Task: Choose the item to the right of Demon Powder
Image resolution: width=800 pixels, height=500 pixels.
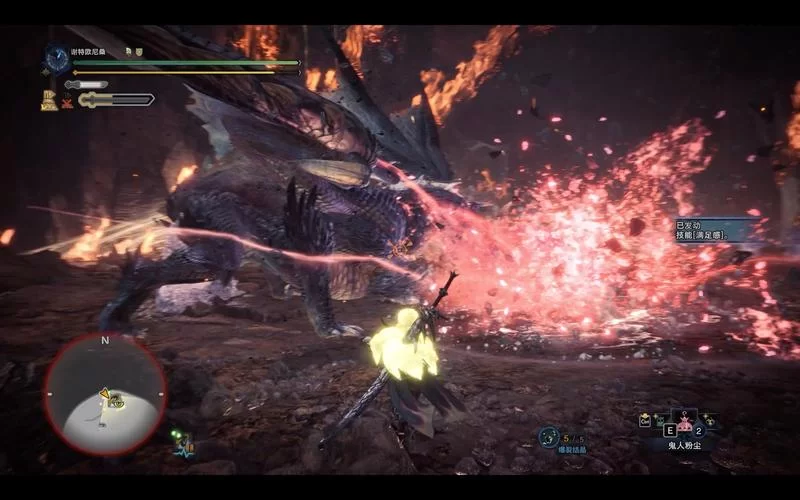Action: tap(709, 420)
